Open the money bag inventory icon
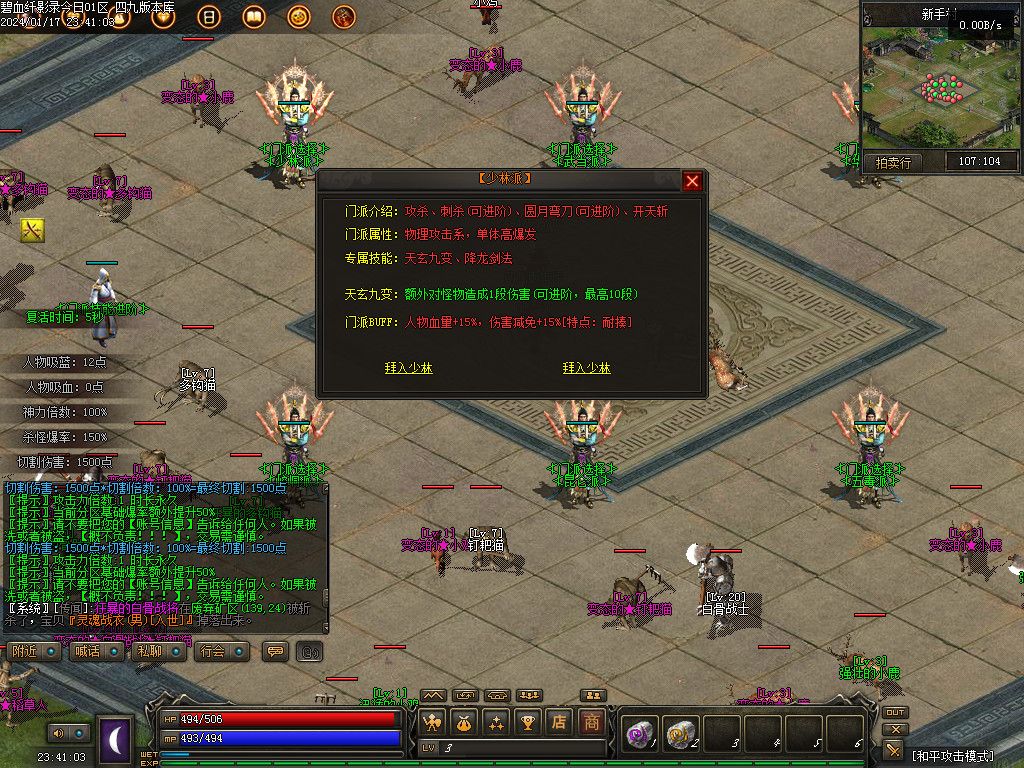This screenshot has width=1024, height=768. [463, 722]
